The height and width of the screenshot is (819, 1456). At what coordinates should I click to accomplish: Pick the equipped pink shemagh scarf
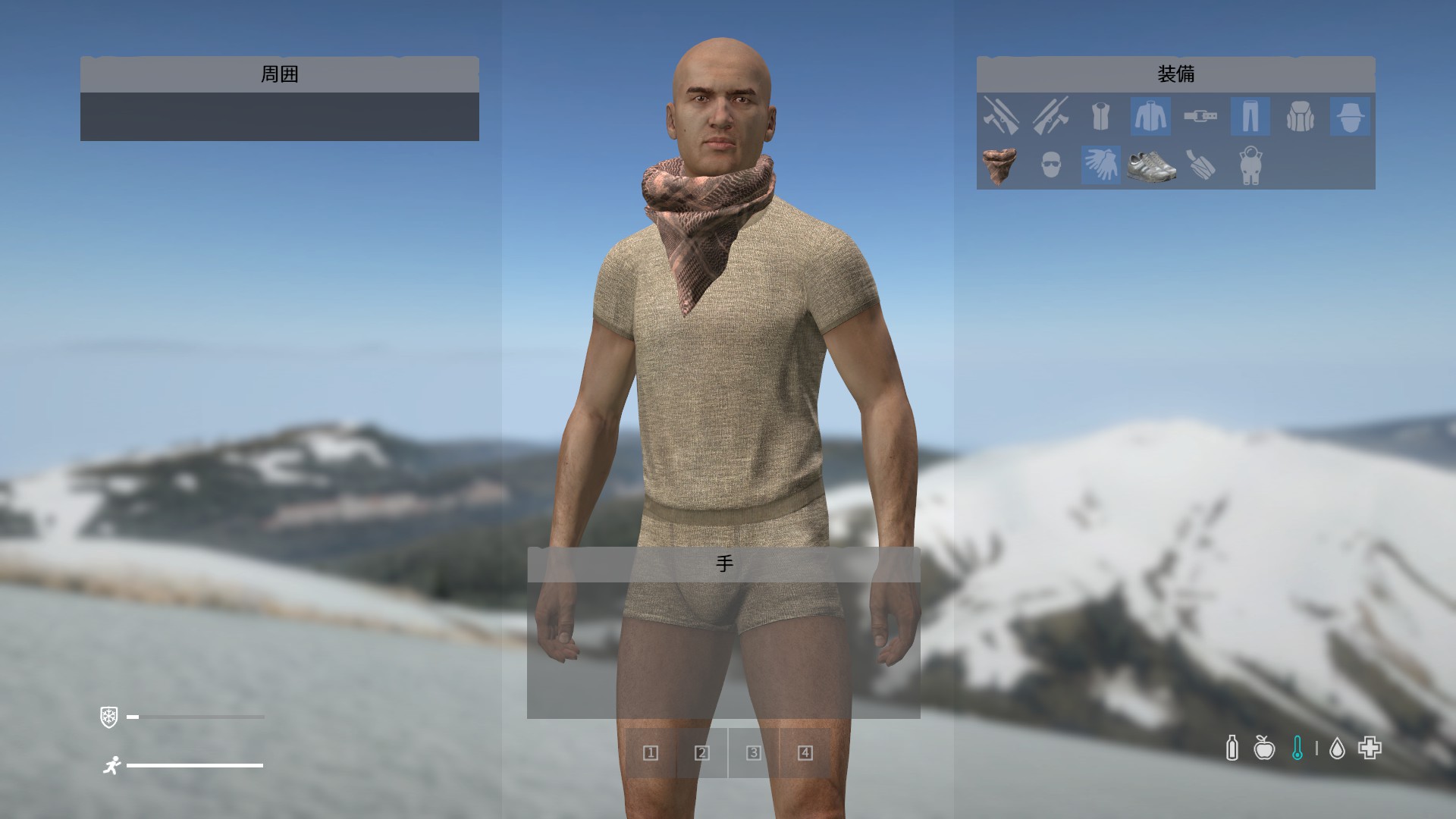1000,165
